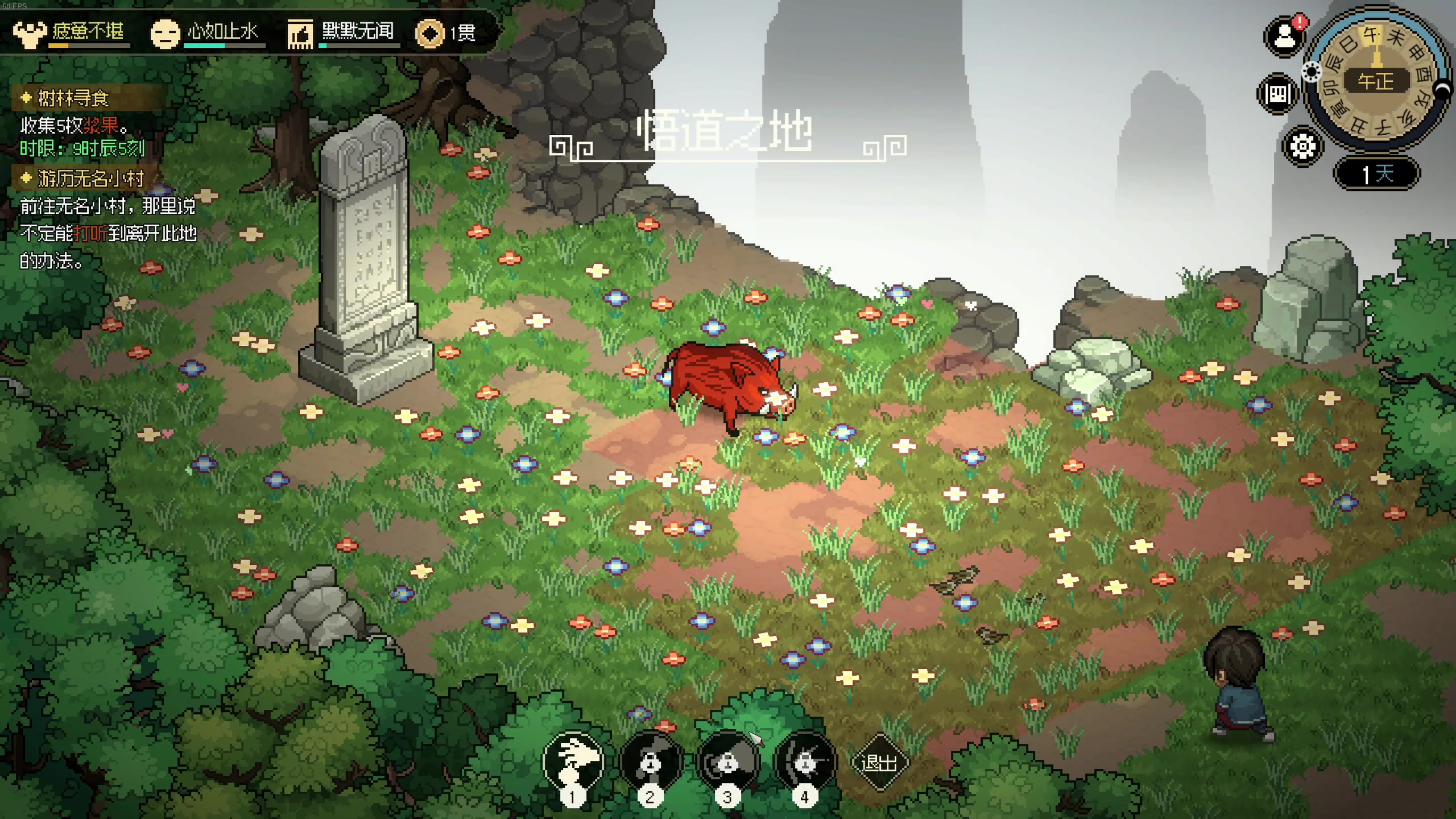Viewport: 1456px width, 819px height.
Task: Click the locked skill slot numbered 2
Action: (x=651, y=761)
